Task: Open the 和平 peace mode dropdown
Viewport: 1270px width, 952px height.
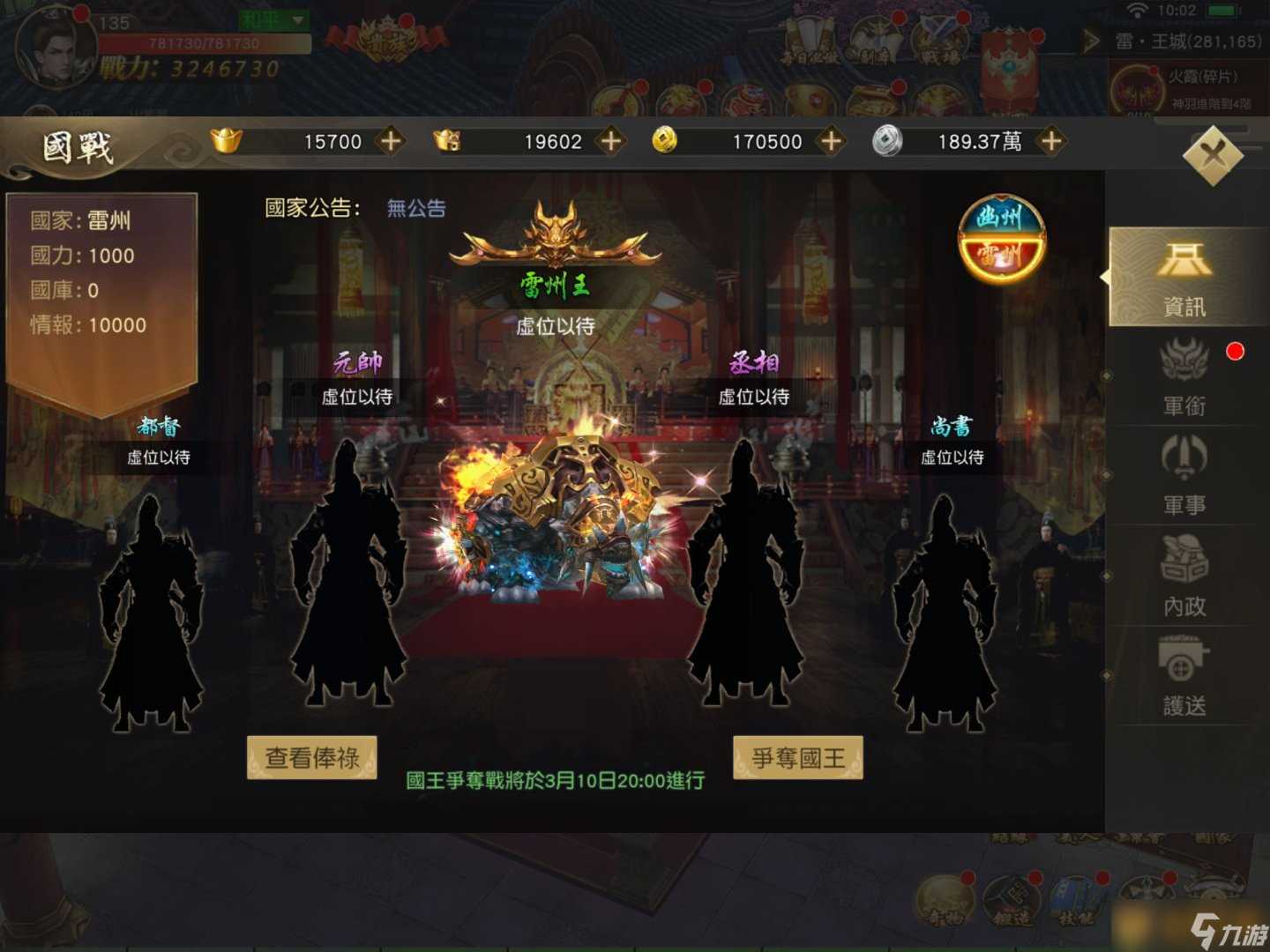Action: (272, 19)
